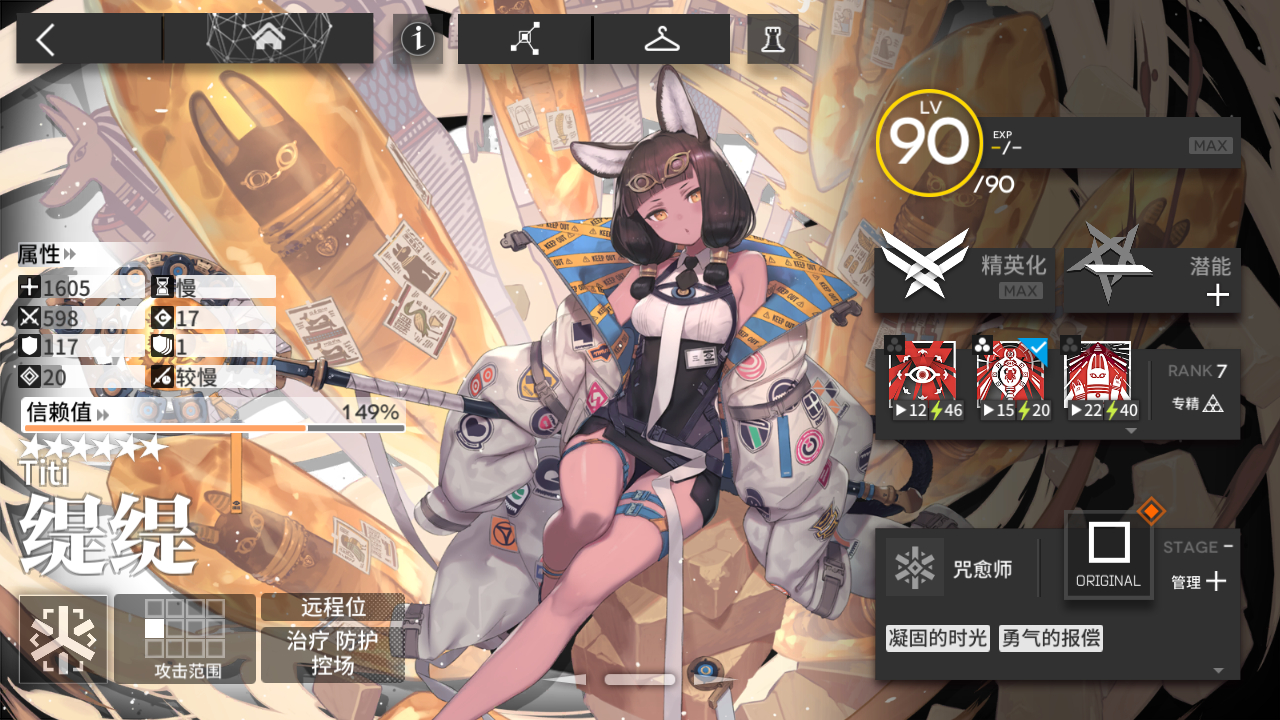The height and width of the screenshot is (720, 1280).
Task: Return to the home screen
Action: click(x=268, y=39)
